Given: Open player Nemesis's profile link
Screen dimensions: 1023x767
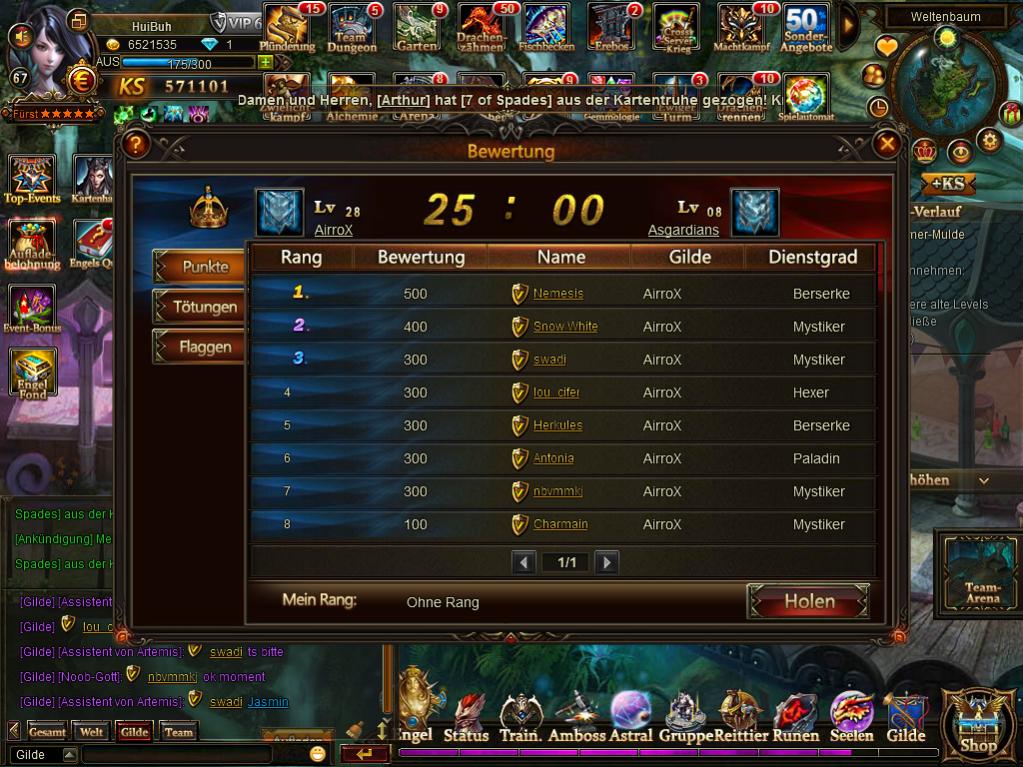Looking at the screenshot, I should coord(557,294).
